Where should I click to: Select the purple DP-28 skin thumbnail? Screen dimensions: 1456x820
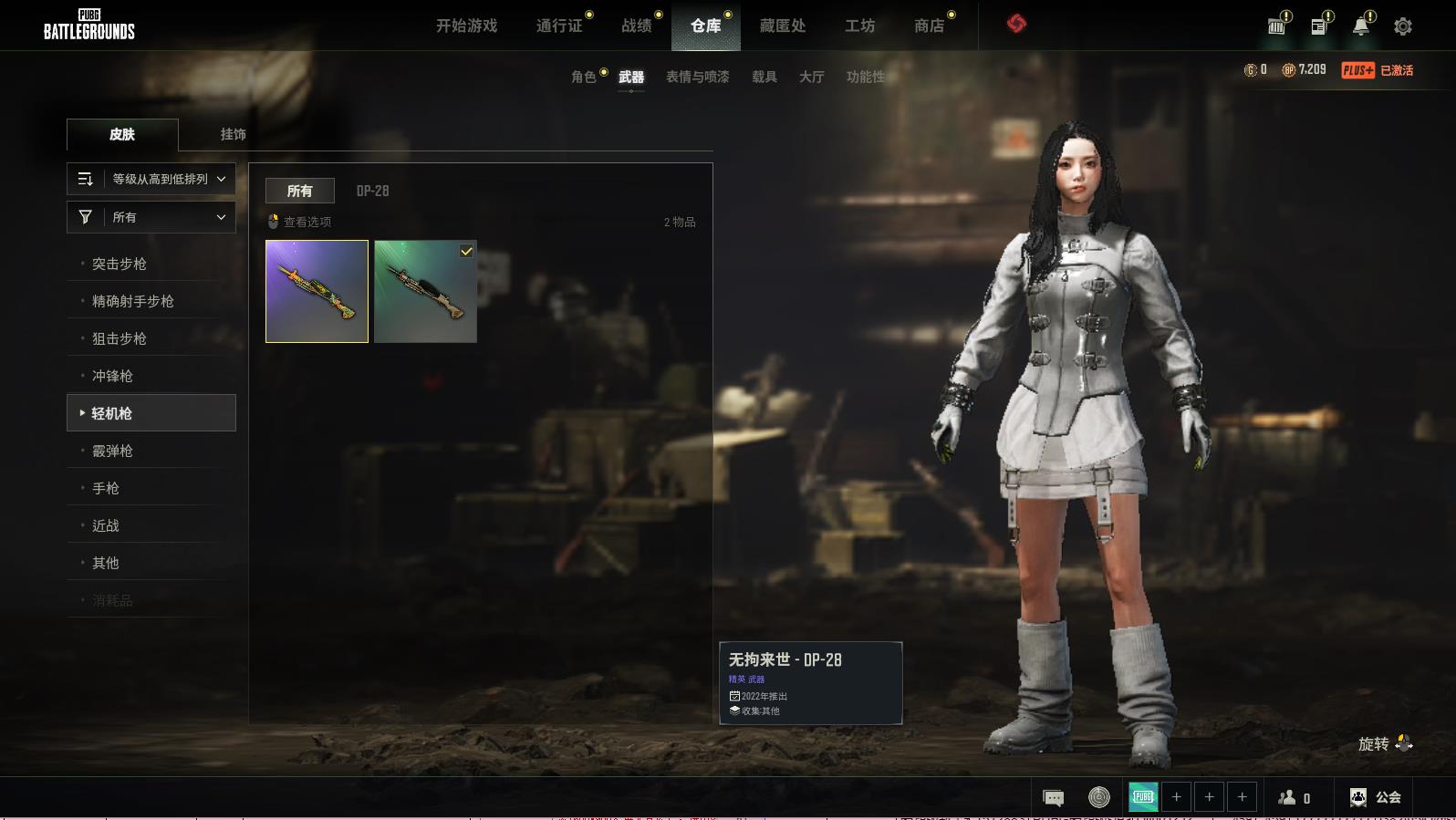(317, 291)
